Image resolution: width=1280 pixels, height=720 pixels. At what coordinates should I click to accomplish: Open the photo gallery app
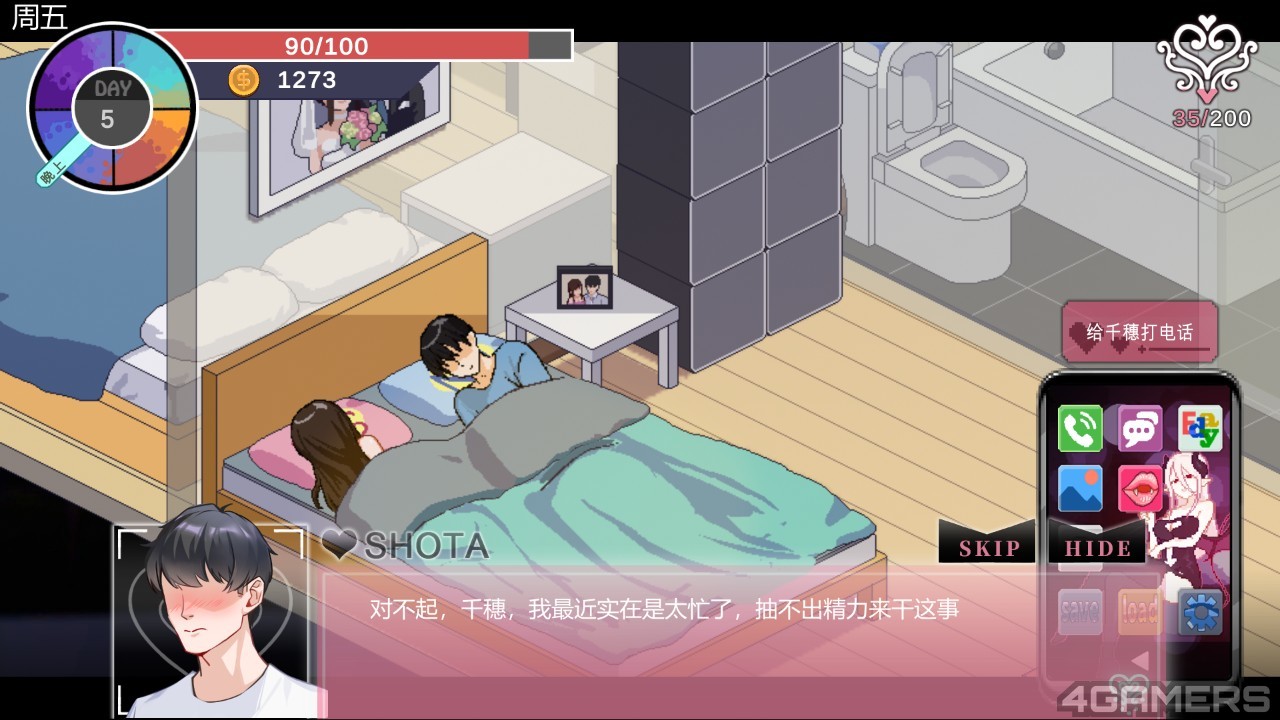(1080, 489)
